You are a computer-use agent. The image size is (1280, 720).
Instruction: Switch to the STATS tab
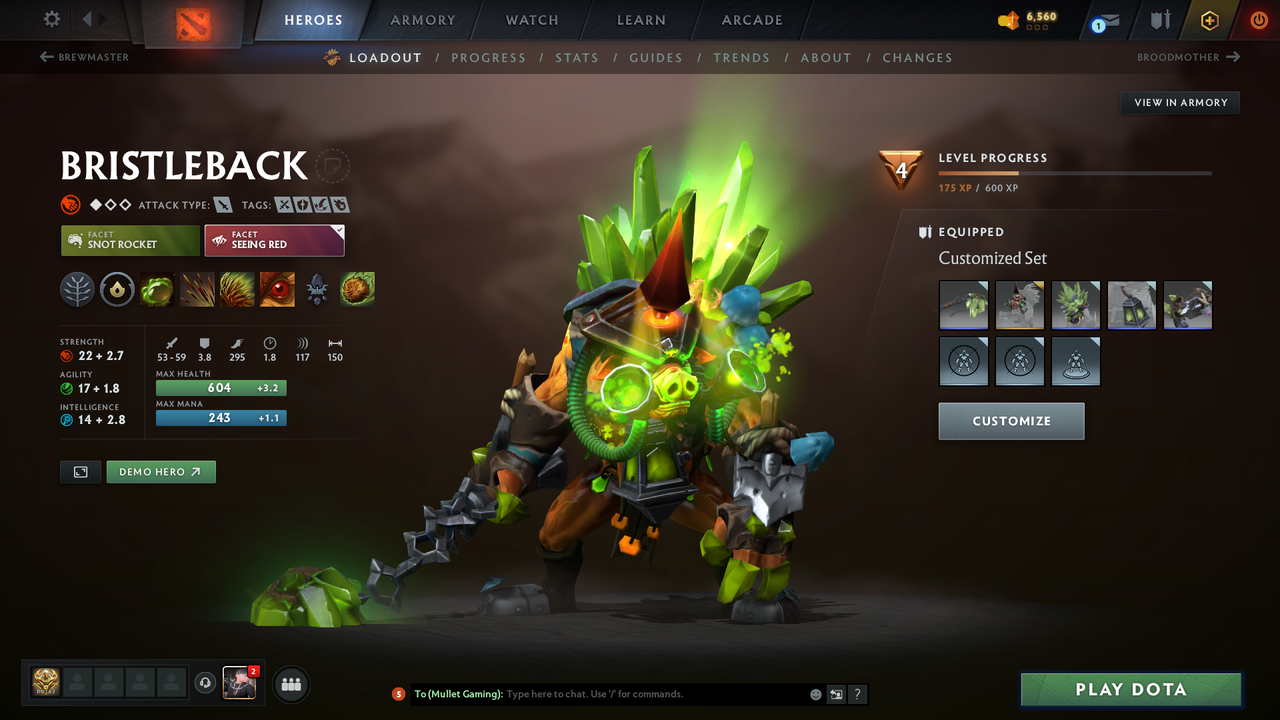(577, 57)
